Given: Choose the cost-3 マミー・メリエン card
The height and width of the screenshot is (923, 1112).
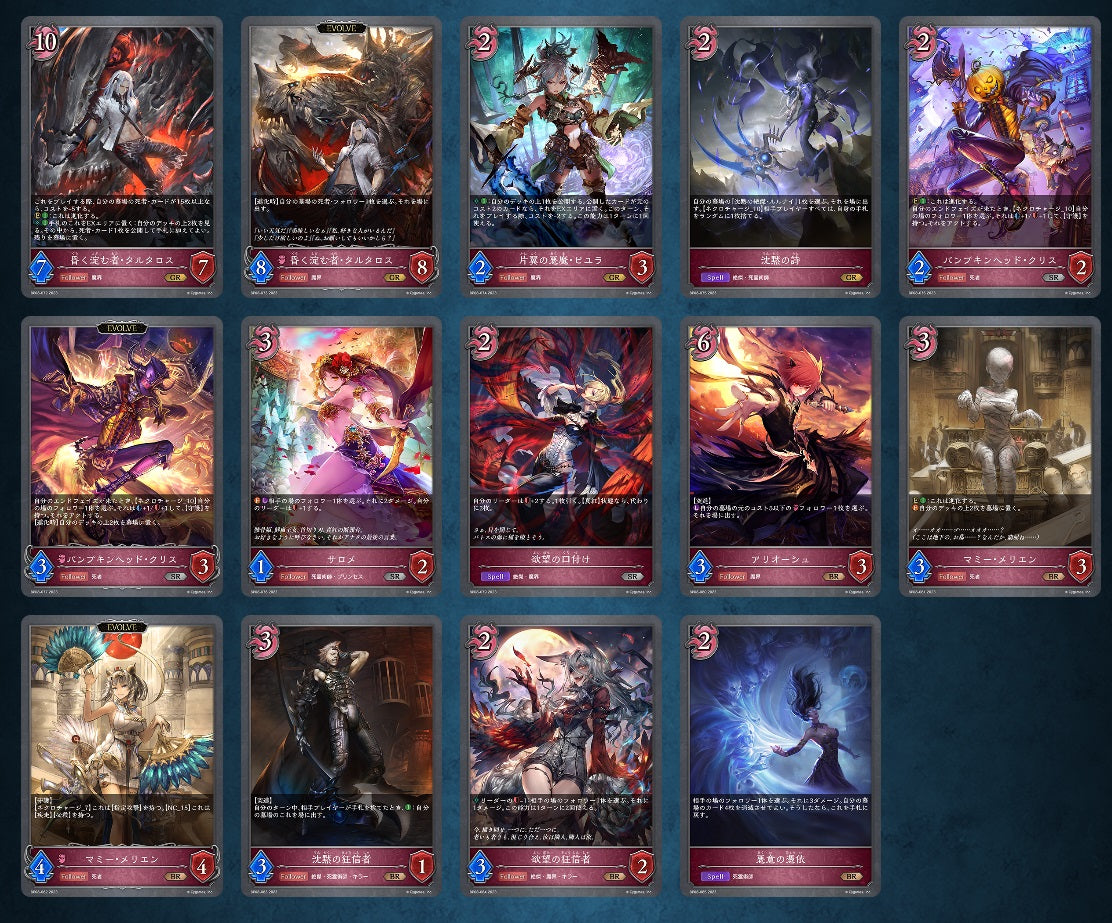Looking at the screenshot, I should tap(1000, 457).
